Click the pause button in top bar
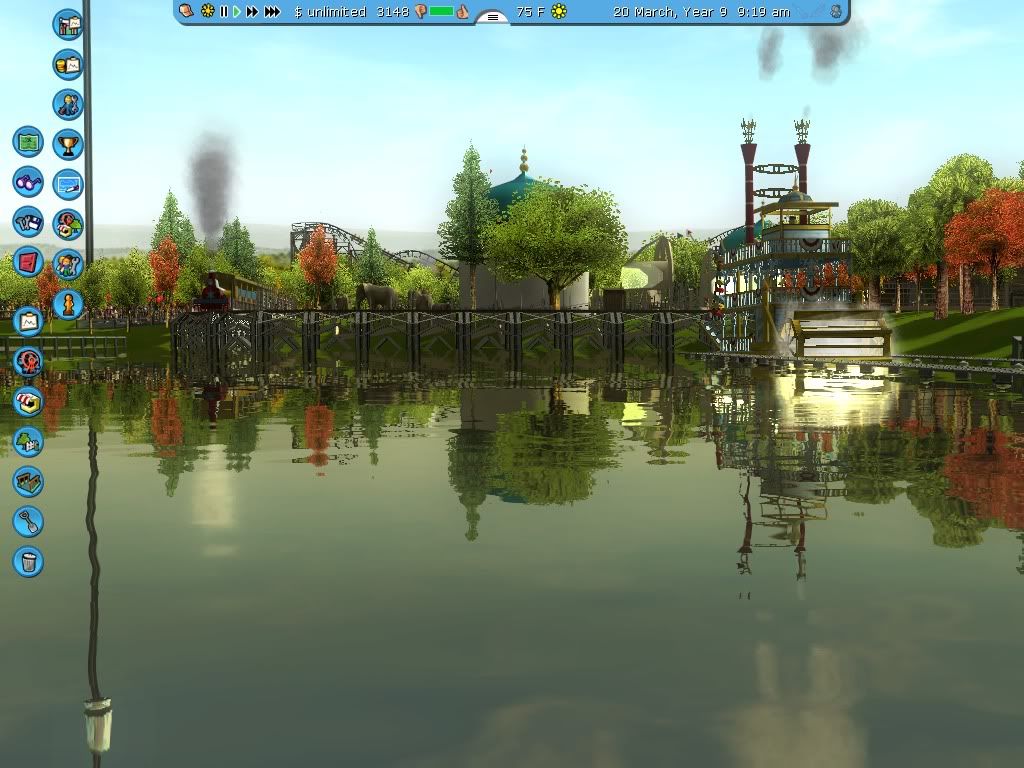This screenshot has width=1024, height=768. pyautogui.click(x=224, y=12)
